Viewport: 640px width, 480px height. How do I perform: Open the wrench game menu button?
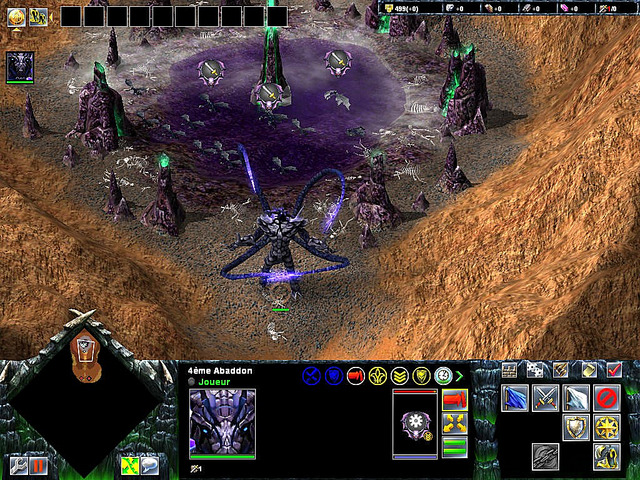[x=18, y=465]
